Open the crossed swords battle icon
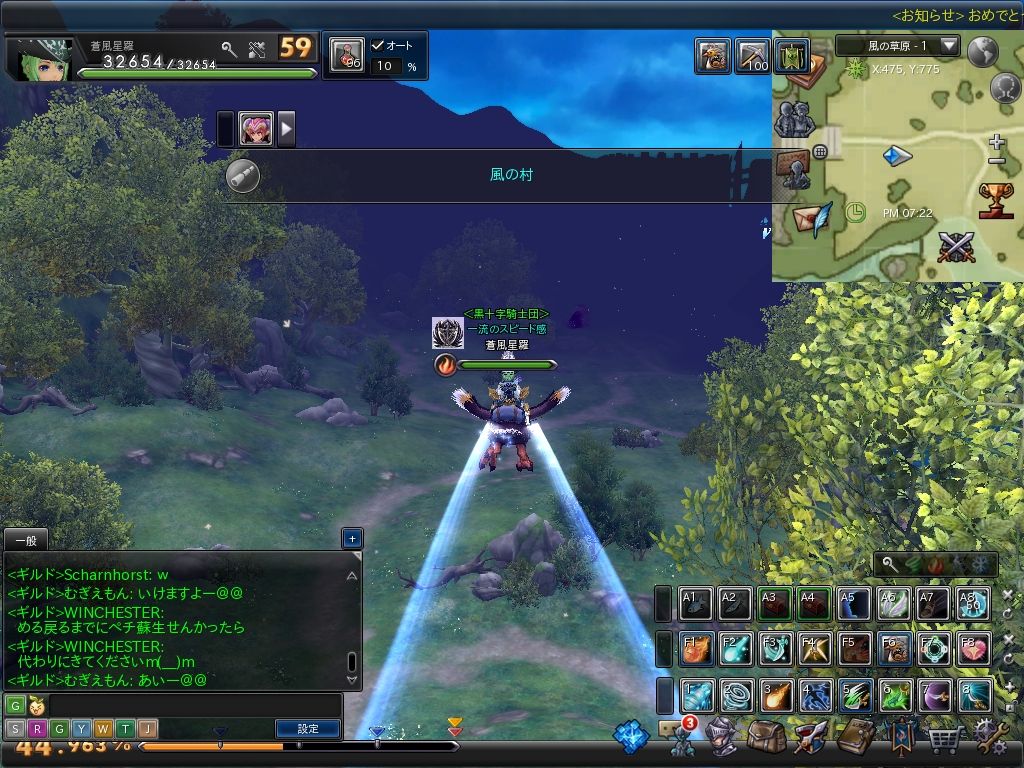The image size is (1024, 768). (956, 247)
